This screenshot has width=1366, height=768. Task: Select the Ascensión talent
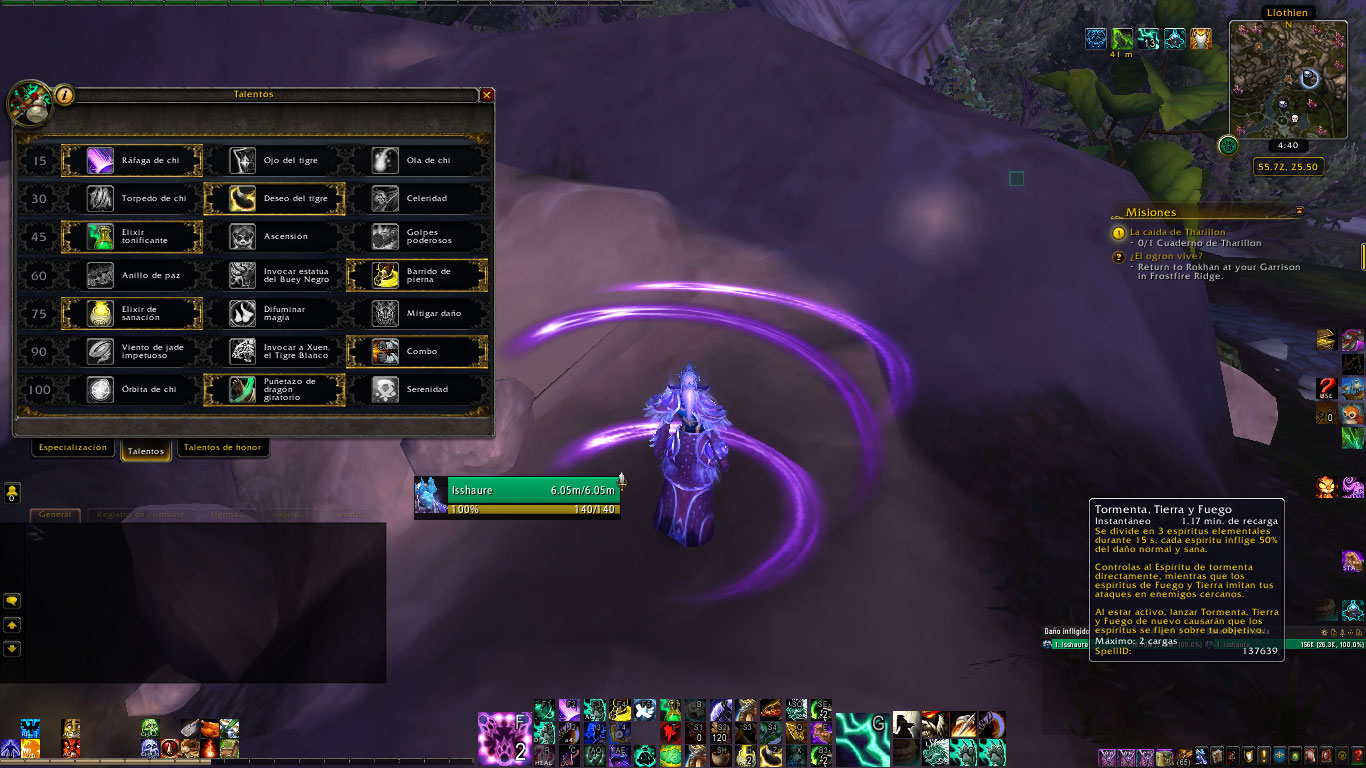tap(274, 237)
